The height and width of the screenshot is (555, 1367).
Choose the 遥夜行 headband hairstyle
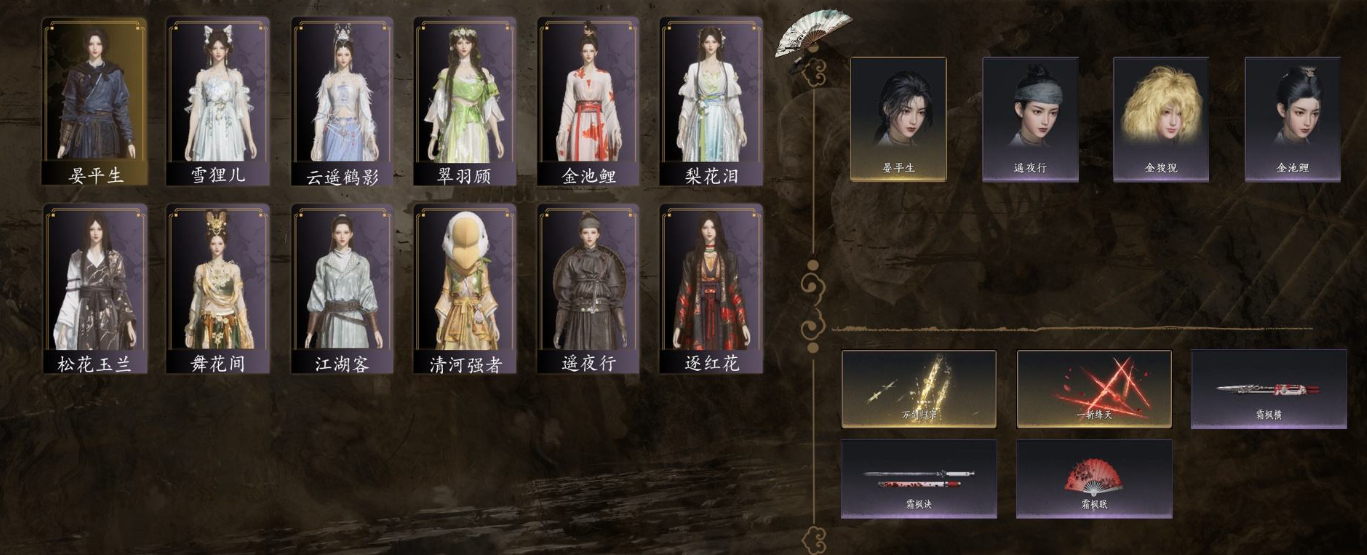(1030, 118)
